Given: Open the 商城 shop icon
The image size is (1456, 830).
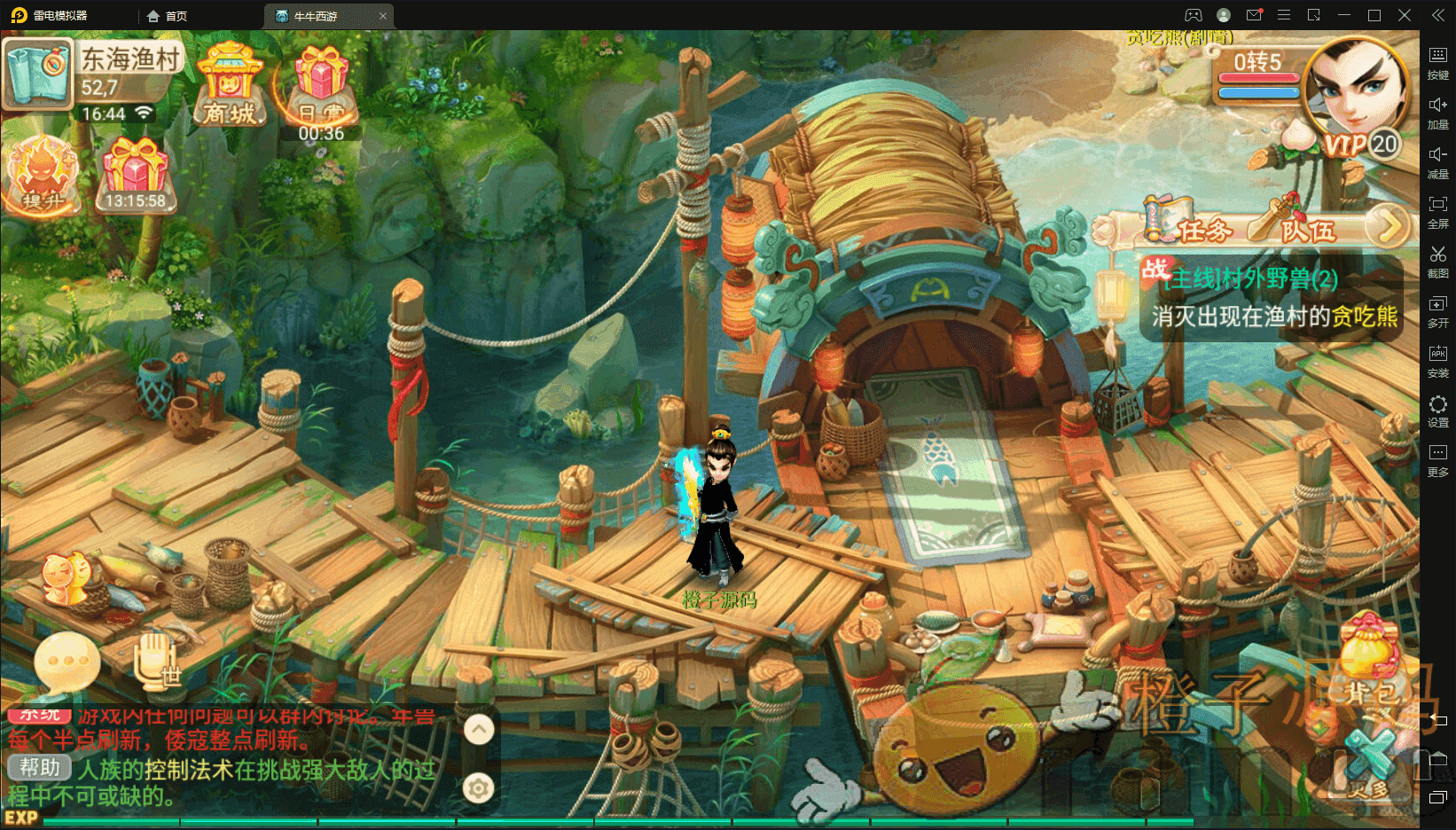Looking at the screenshot, I should pyautogui.click(x=230, y=86).
